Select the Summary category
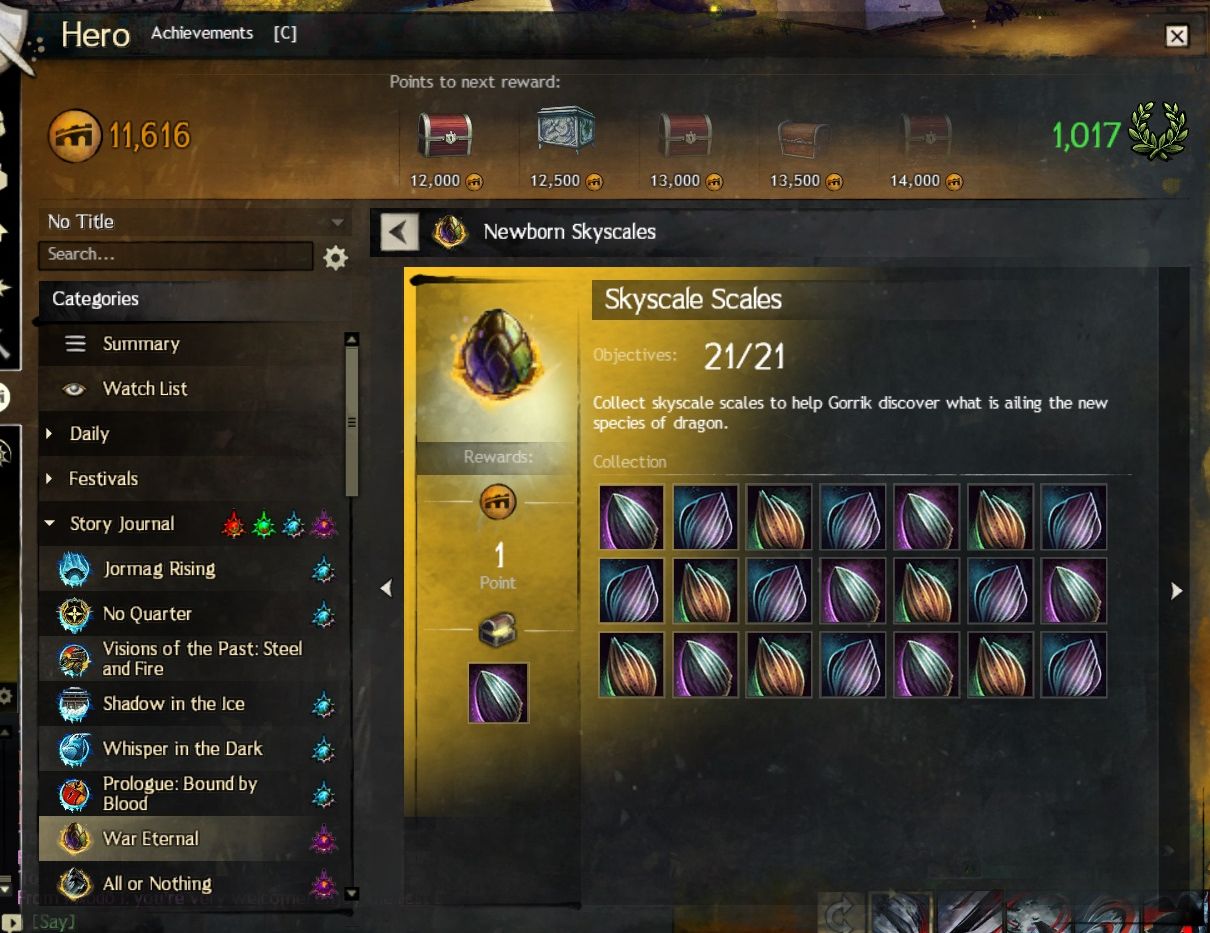The height and width of the screenshot is (933, 1210). coord(141,344)
